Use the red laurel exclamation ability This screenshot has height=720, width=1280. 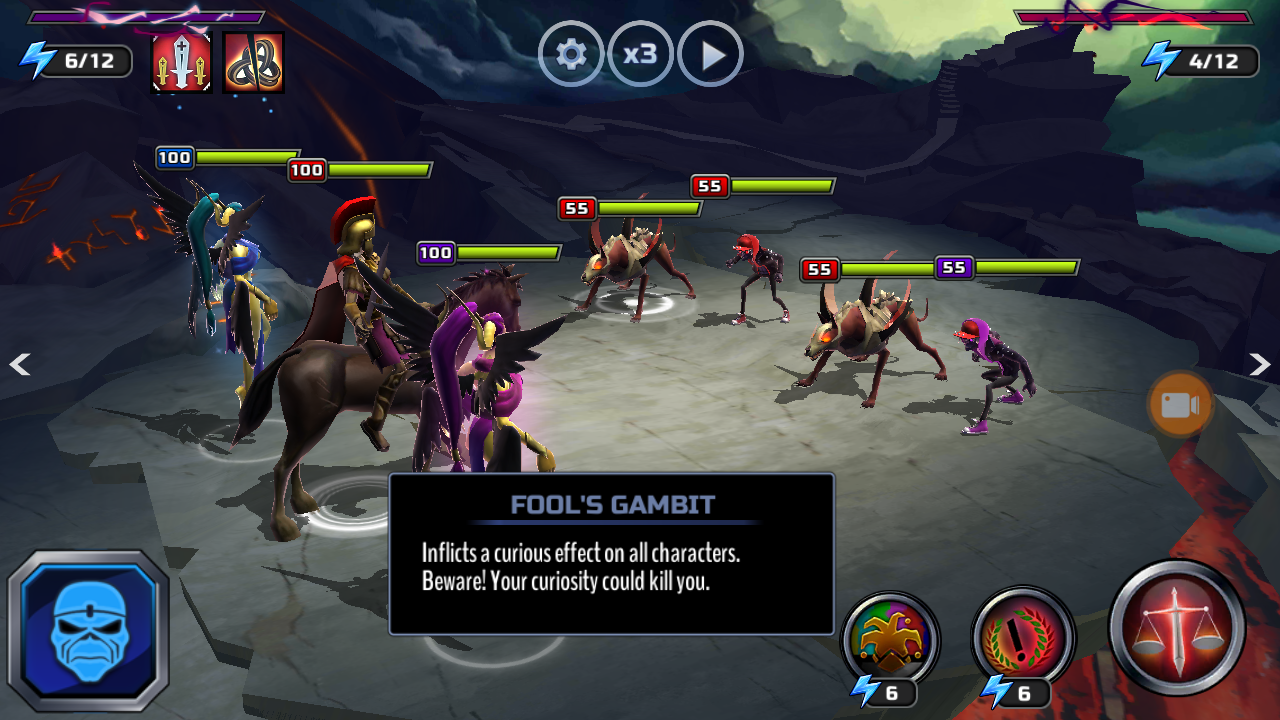(x=1022, y=638)
